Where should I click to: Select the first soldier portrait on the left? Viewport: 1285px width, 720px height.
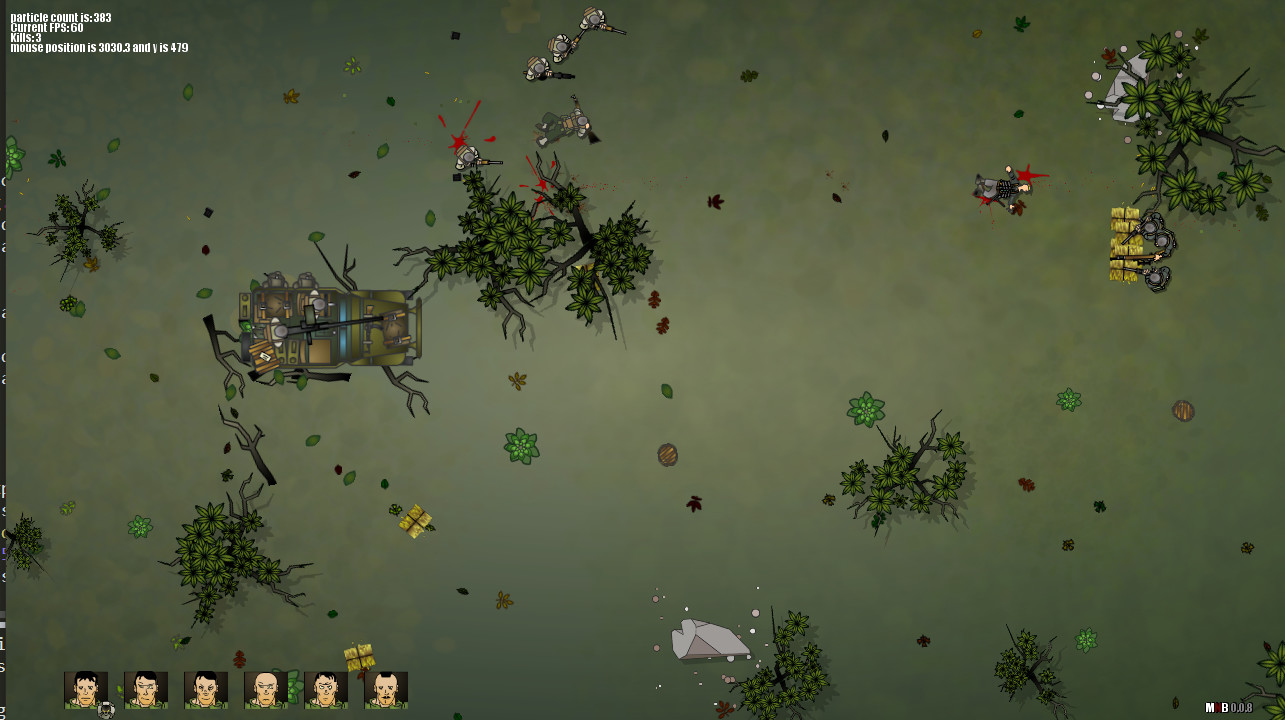coord(85,690)
